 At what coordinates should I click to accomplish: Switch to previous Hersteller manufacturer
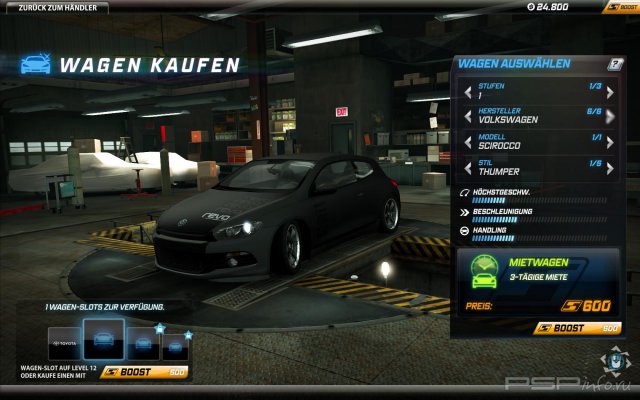(x=467, y=118)
